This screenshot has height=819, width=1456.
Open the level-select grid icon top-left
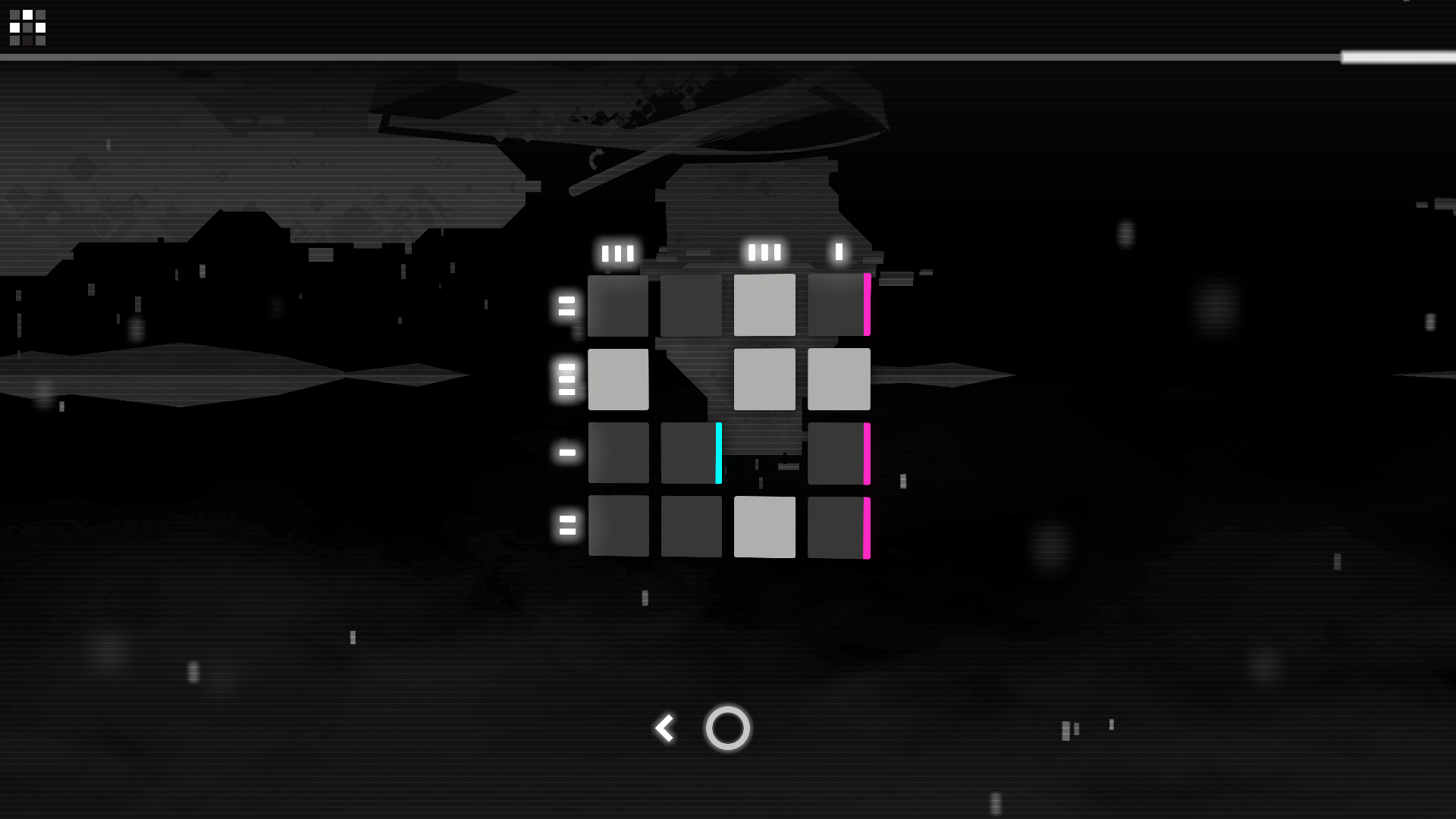(27, 27)
